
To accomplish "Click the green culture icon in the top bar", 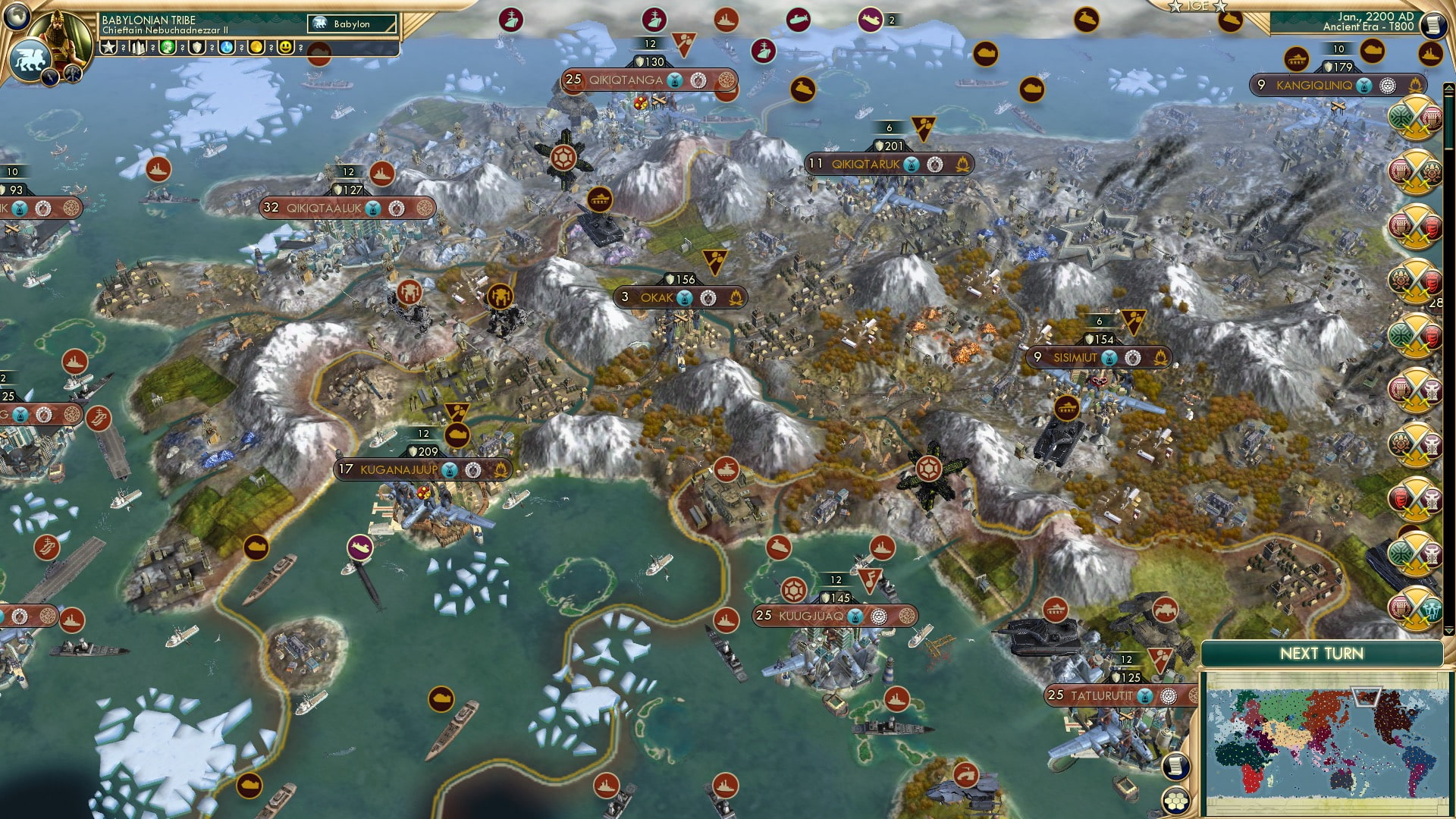I will (x=166, y=48).
